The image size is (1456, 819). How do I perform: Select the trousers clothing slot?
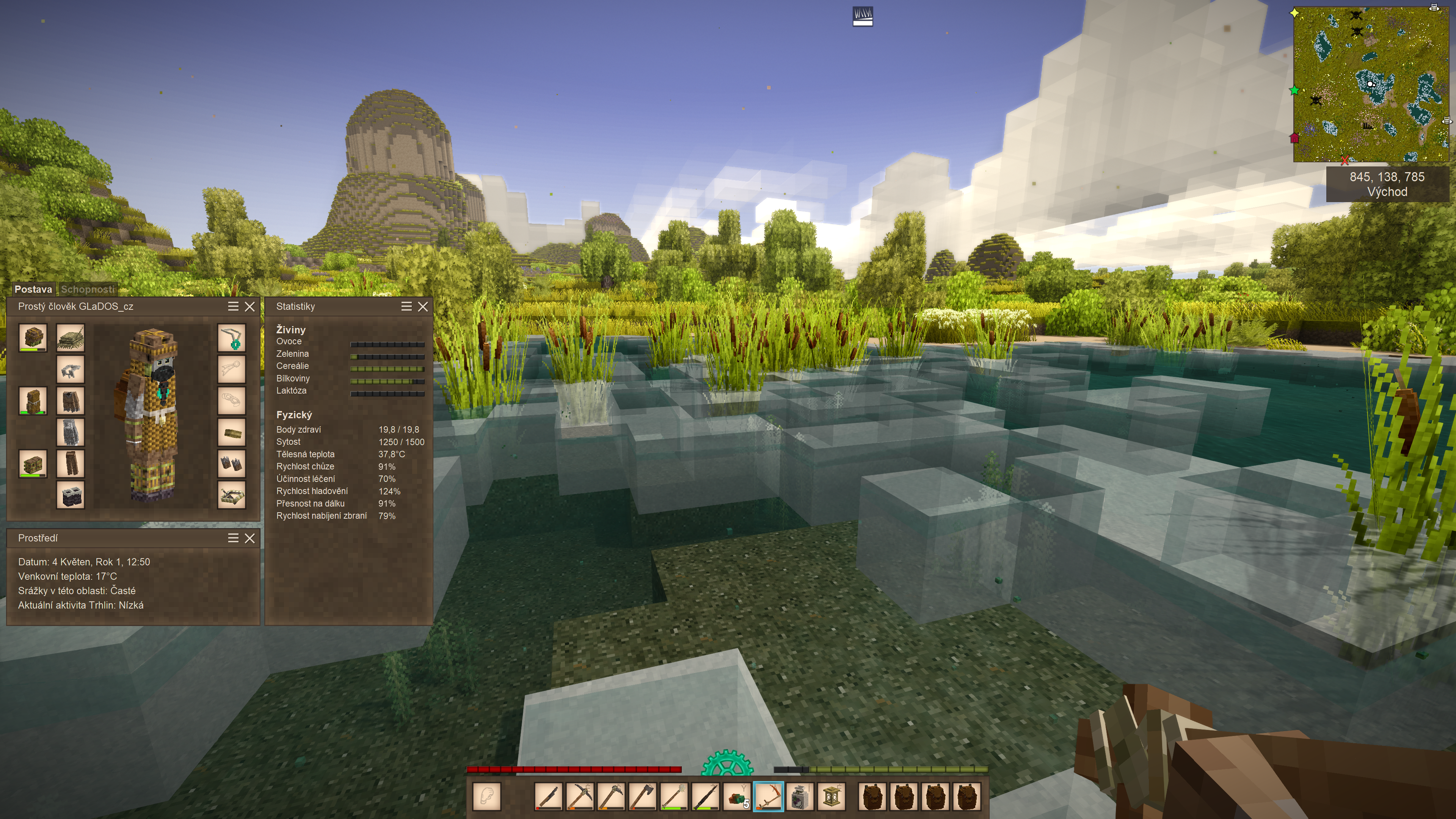click(x=71, y=463)
